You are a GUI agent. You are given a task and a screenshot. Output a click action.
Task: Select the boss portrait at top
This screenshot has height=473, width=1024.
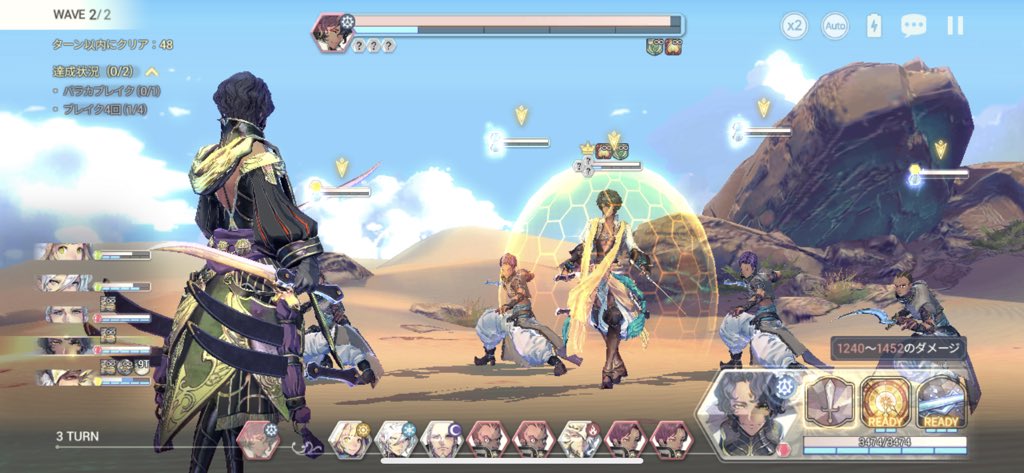tap(330, 32)
